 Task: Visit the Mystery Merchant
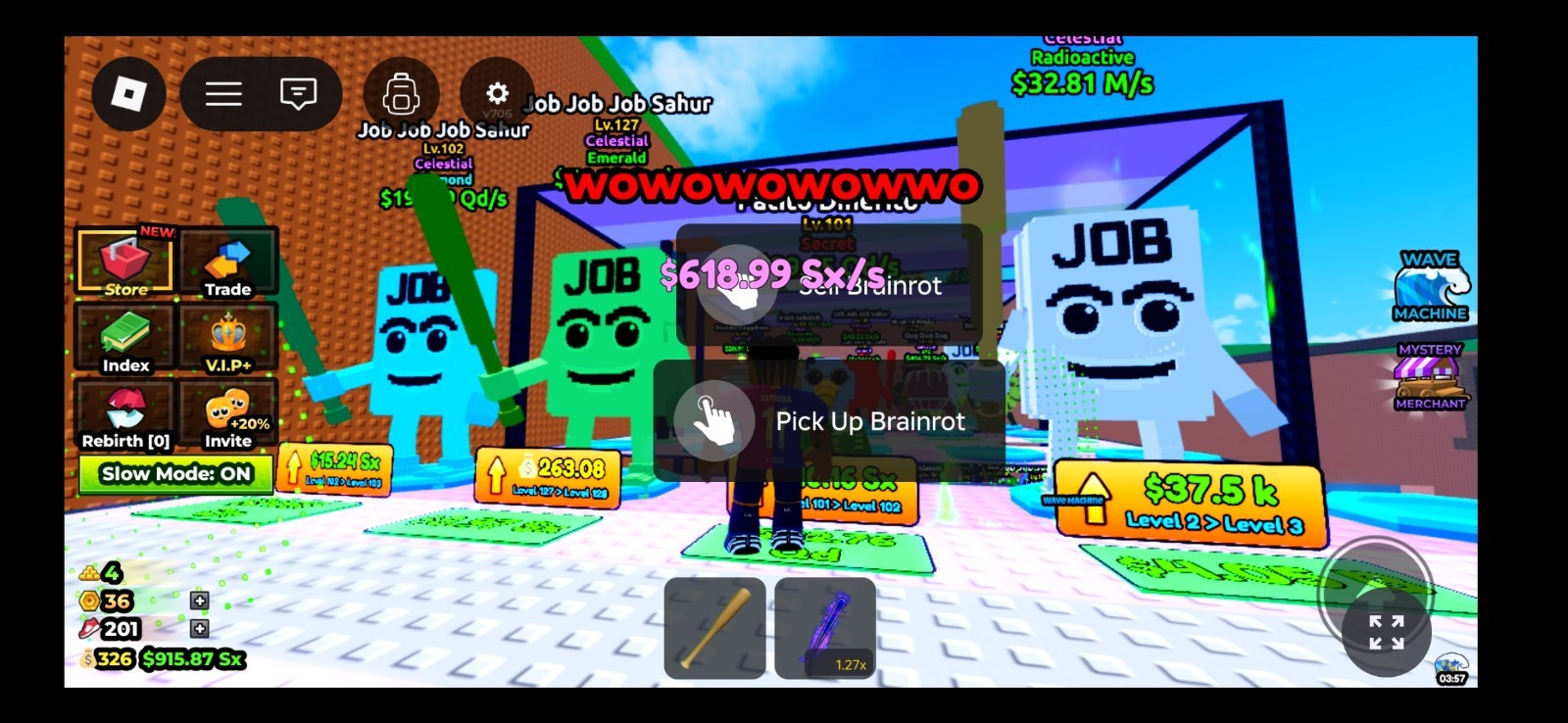pos(1430,377)
